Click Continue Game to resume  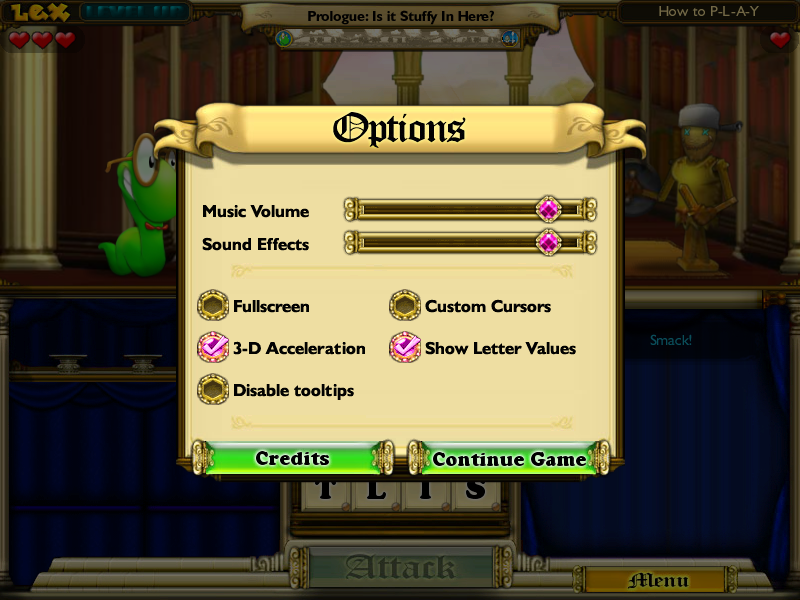[509, 459]
